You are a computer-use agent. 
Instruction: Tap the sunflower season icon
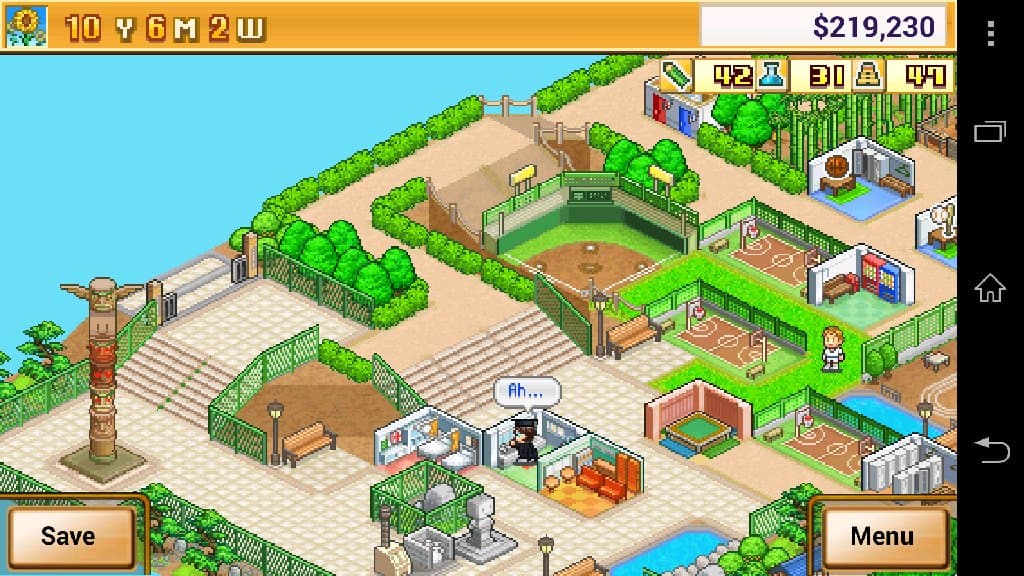(23, 27)
